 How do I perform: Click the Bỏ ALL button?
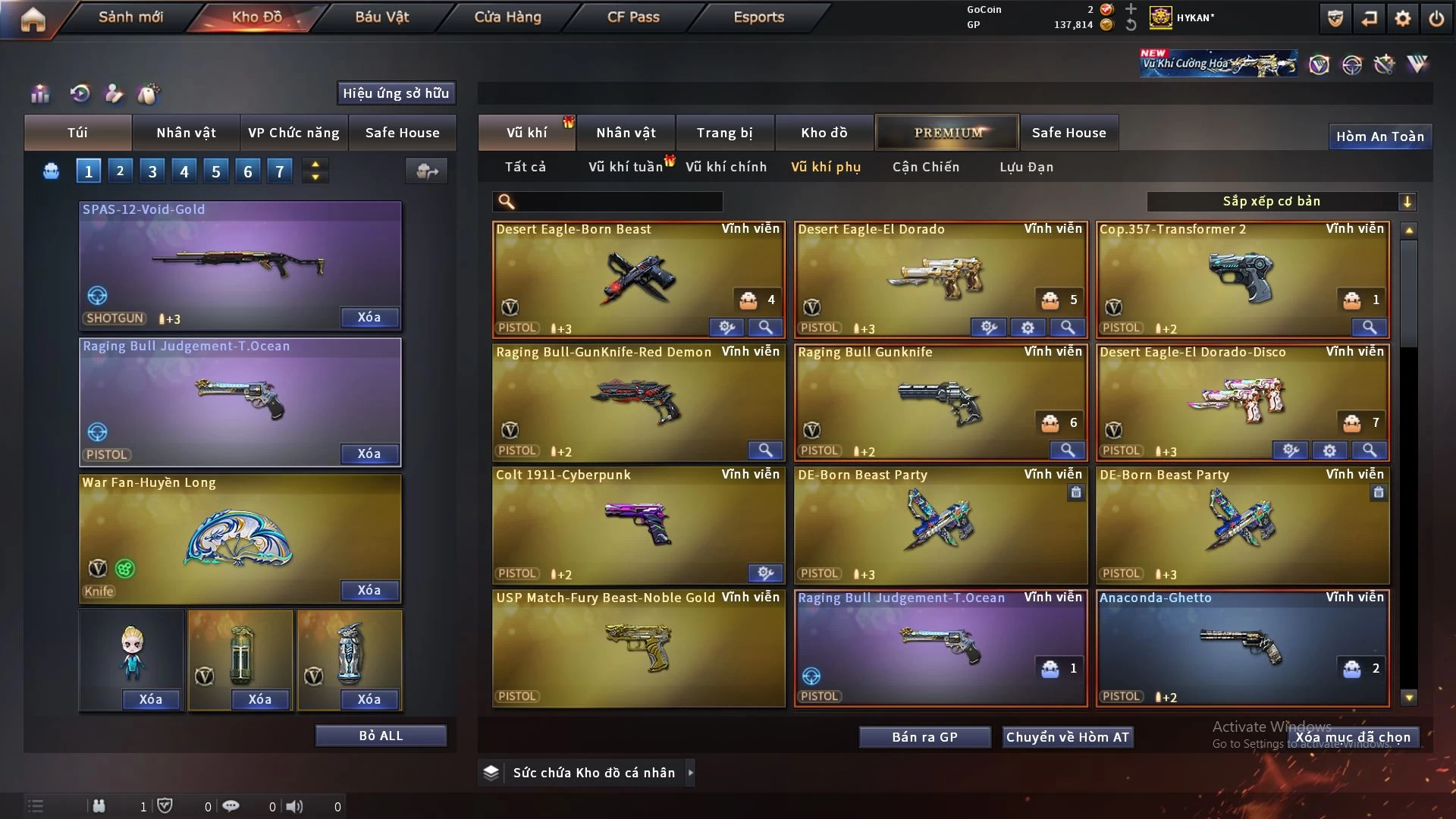[381, 736]
